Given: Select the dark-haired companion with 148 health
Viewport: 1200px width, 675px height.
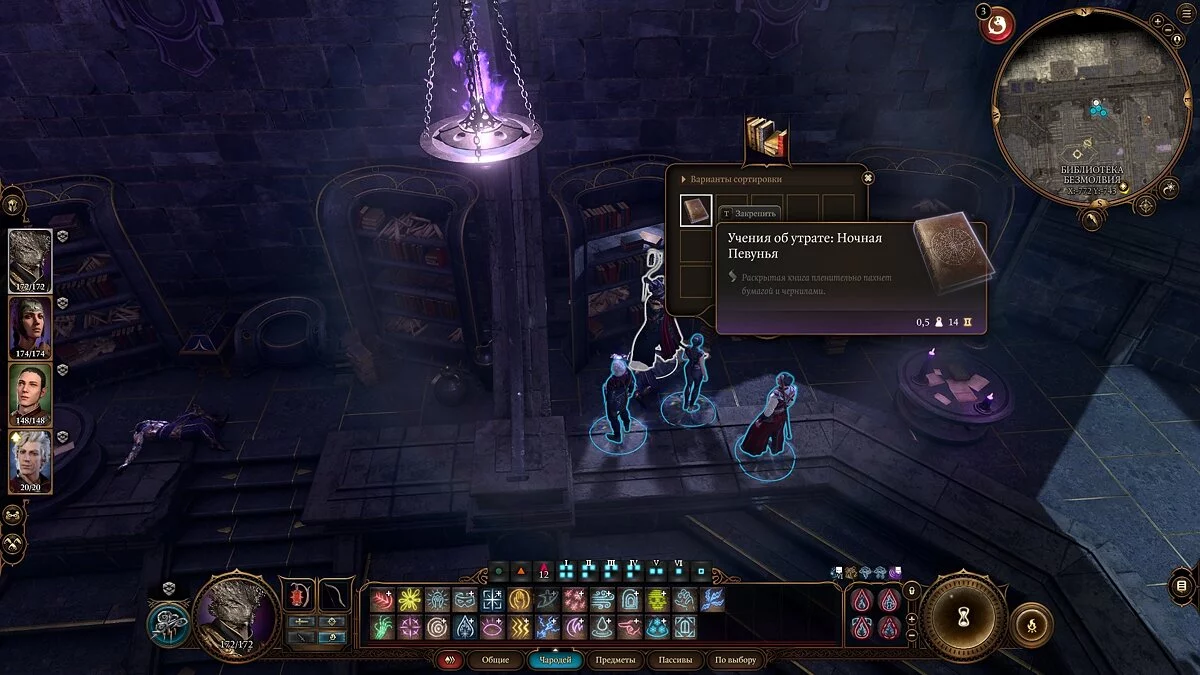Looking at the screenshot, I should [30, 394].
